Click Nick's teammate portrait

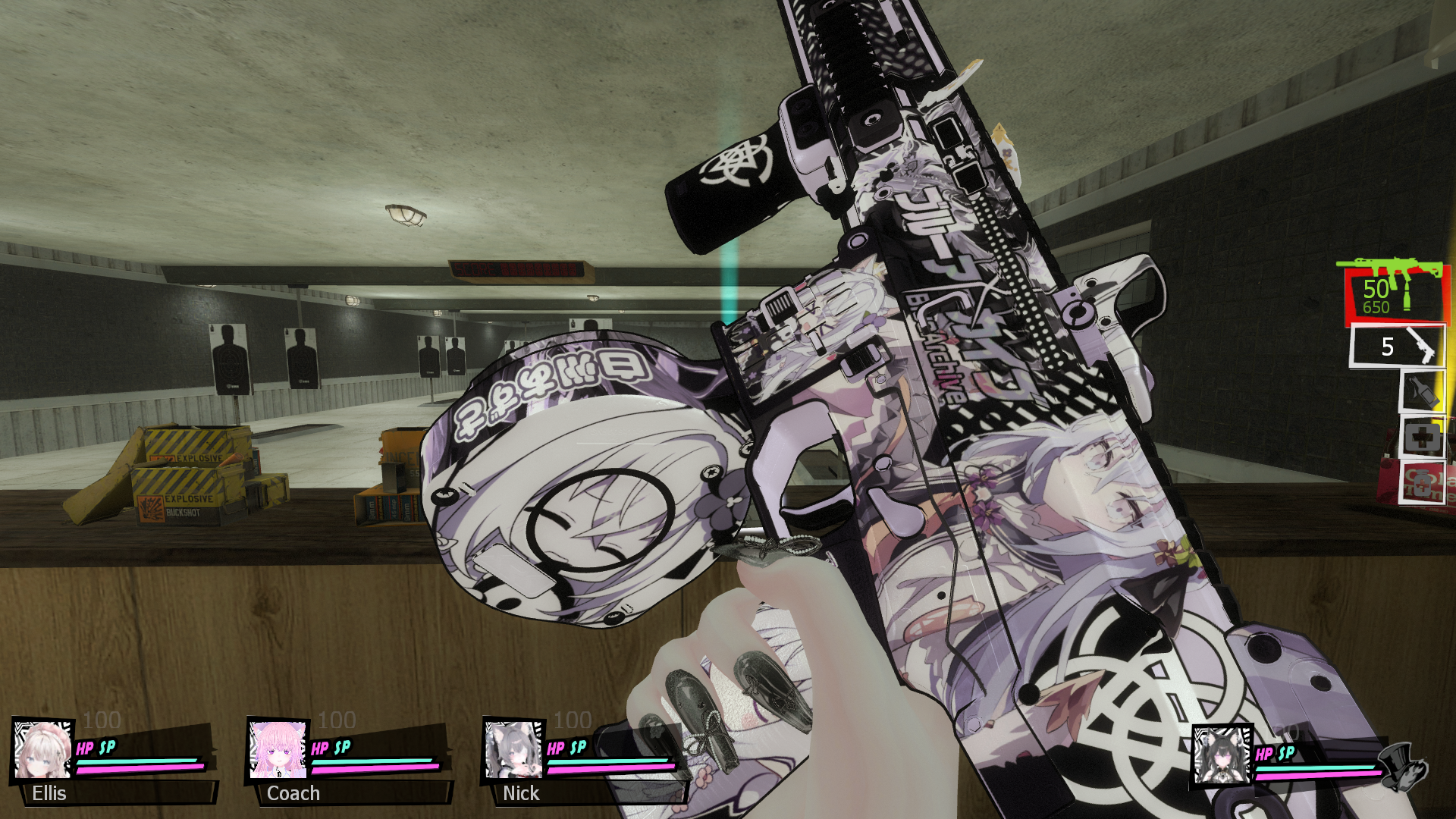tap(513, 749)
